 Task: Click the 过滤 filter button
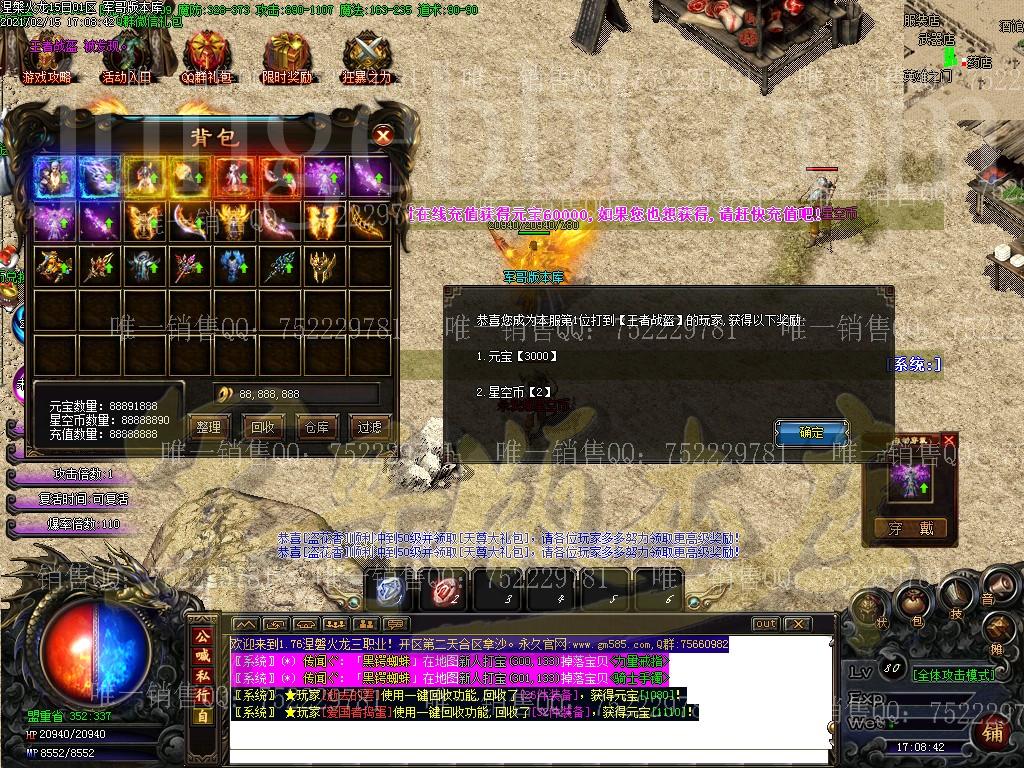(x=370, y=427)
